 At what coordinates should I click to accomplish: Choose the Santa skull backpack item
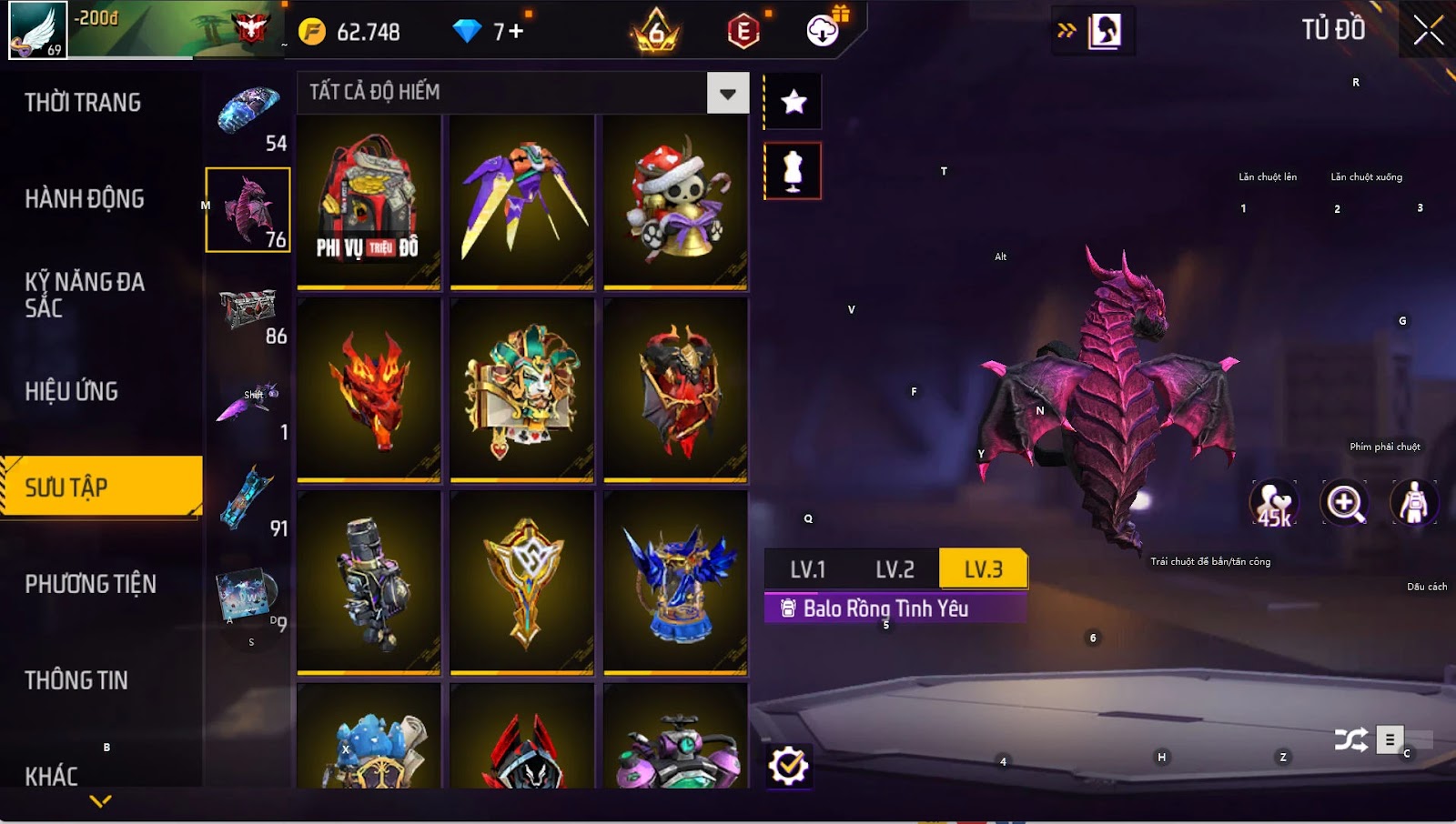click(x=675, y=201)
